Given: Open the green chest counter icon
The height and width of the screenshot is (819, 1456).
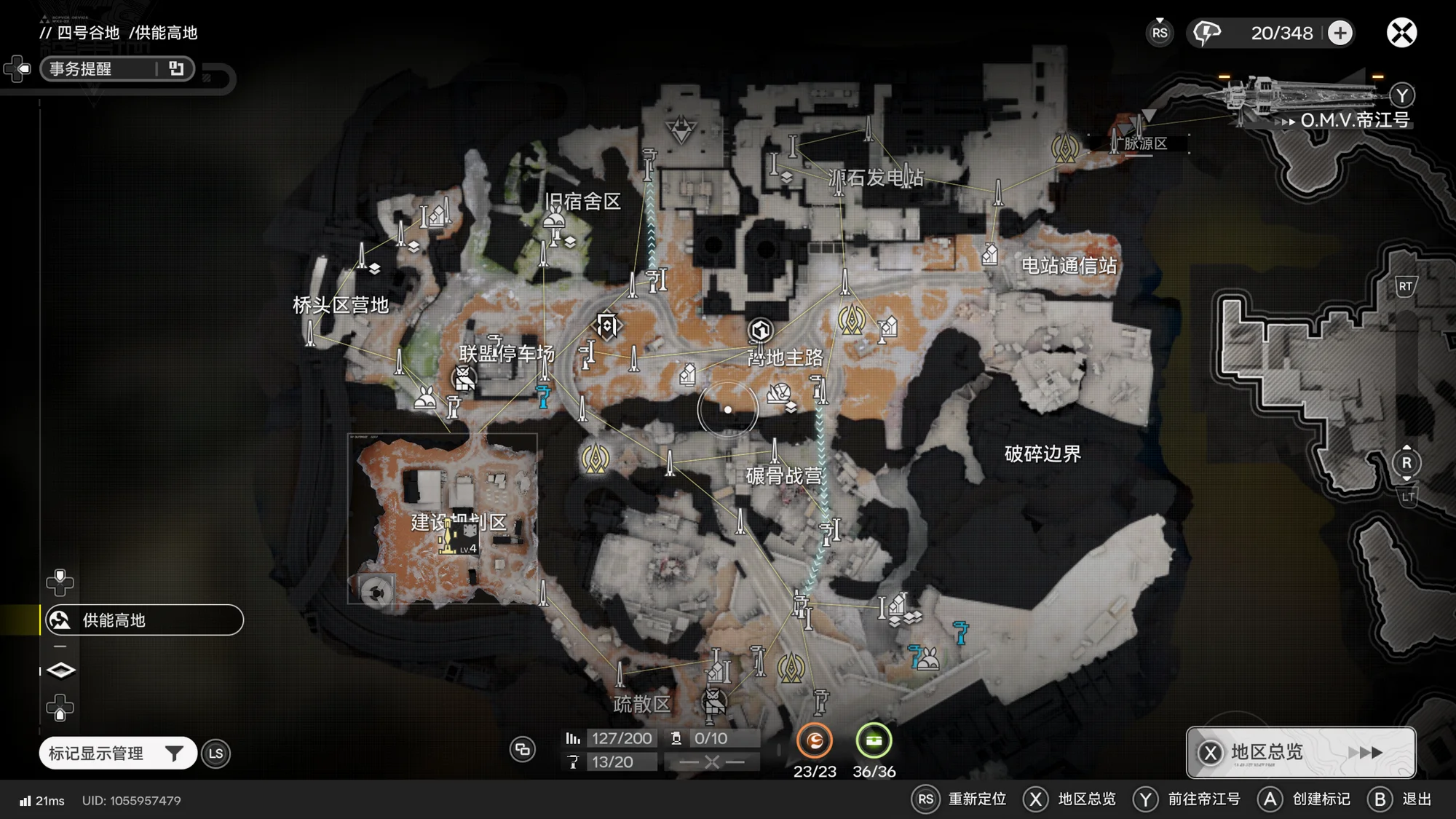Looking at the screenshot, I should click(x=874, y=741).
